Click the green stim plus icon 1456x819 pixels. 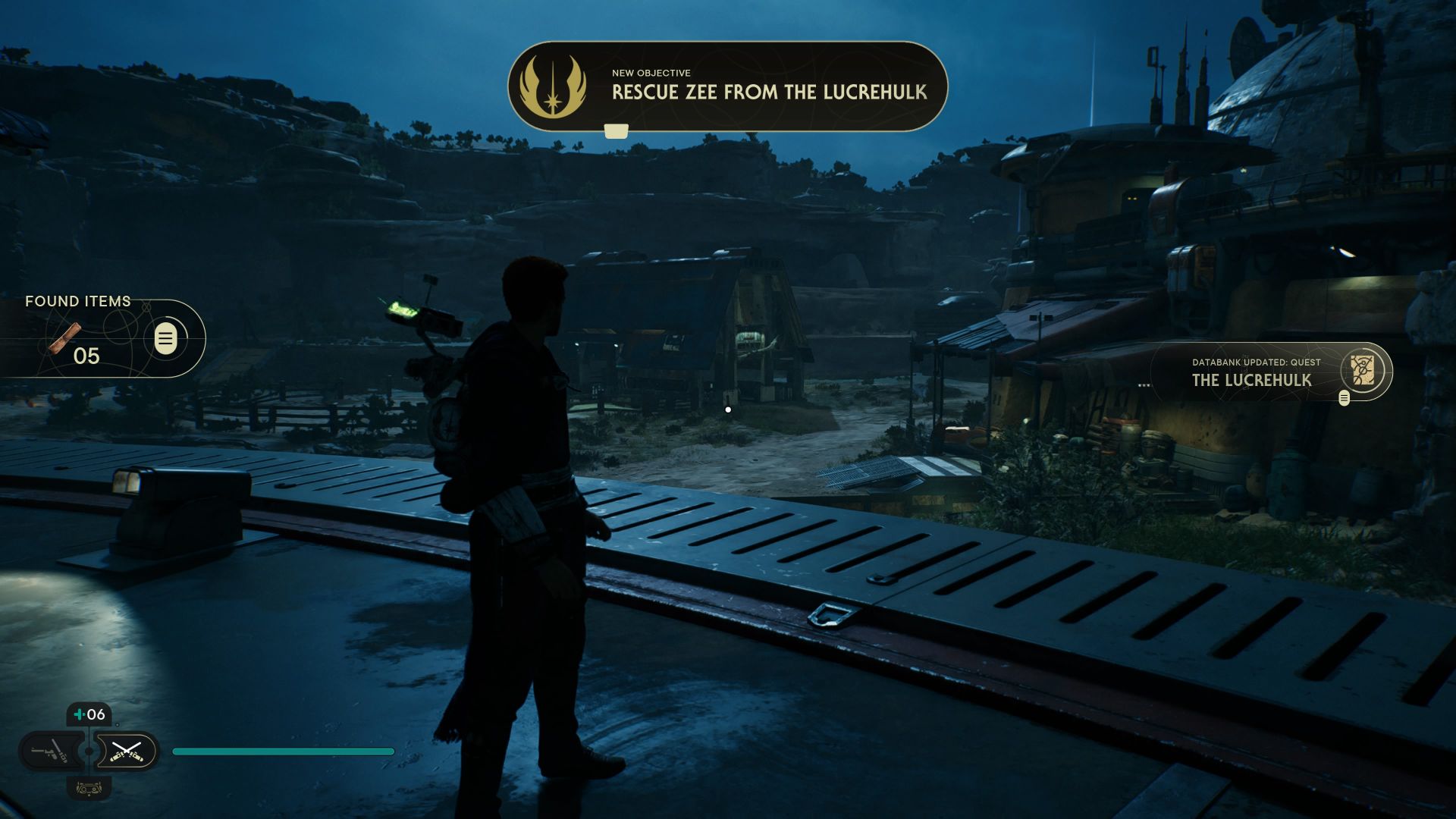pyautogui.click(x=80, y=714)
